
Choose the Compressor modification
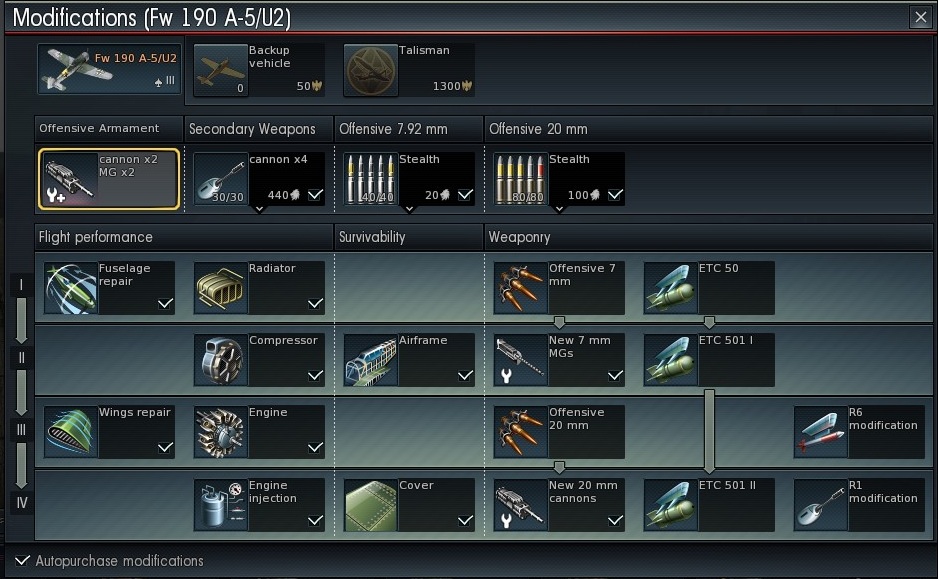pyautogui.click(x=258, y=360)
